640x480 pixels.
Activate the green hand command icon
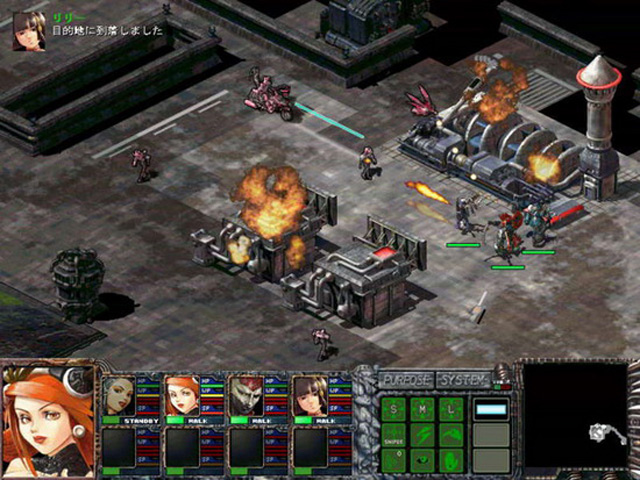[452, 460]
